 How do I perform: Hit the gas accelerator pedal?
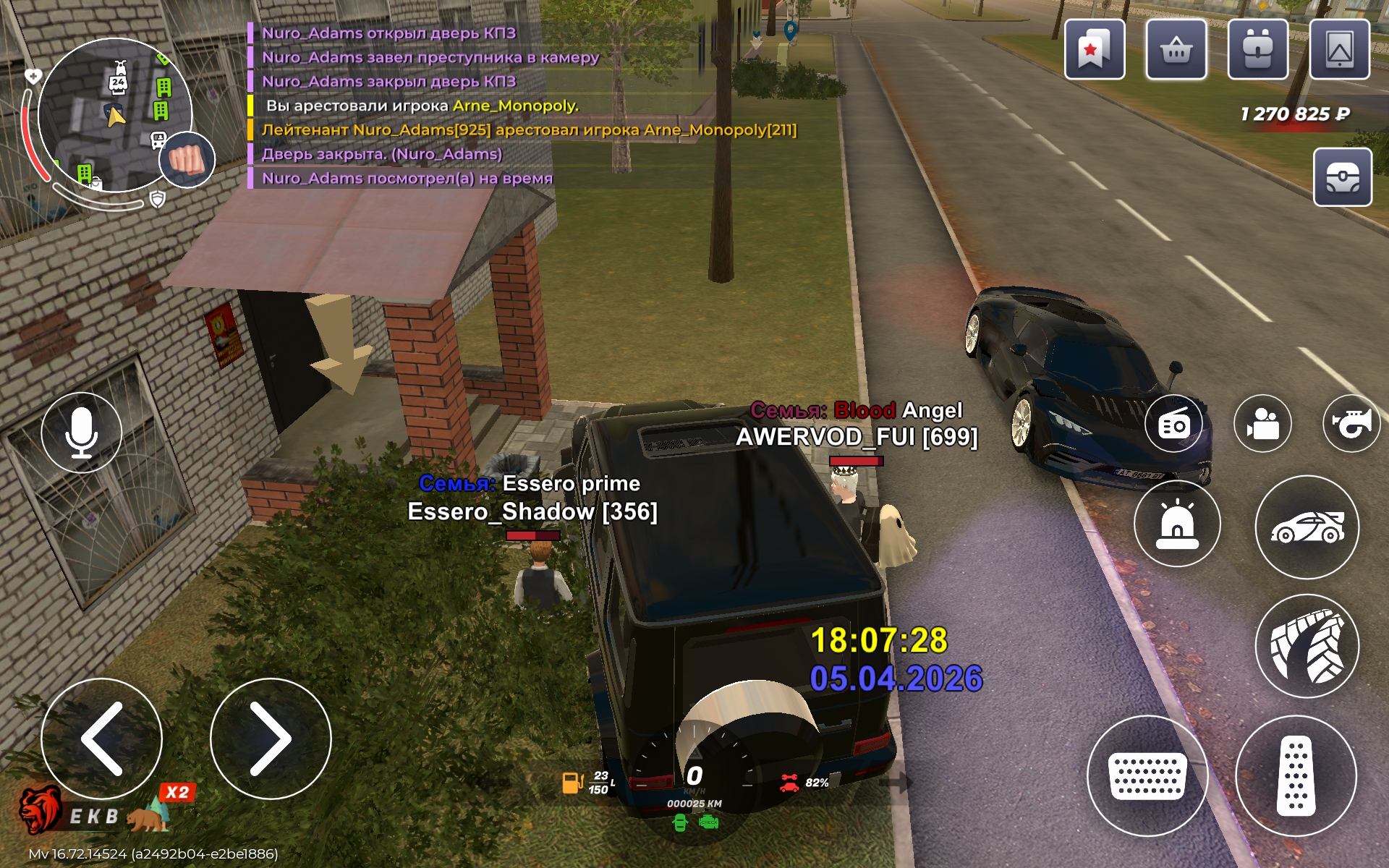coord(1296,776)
